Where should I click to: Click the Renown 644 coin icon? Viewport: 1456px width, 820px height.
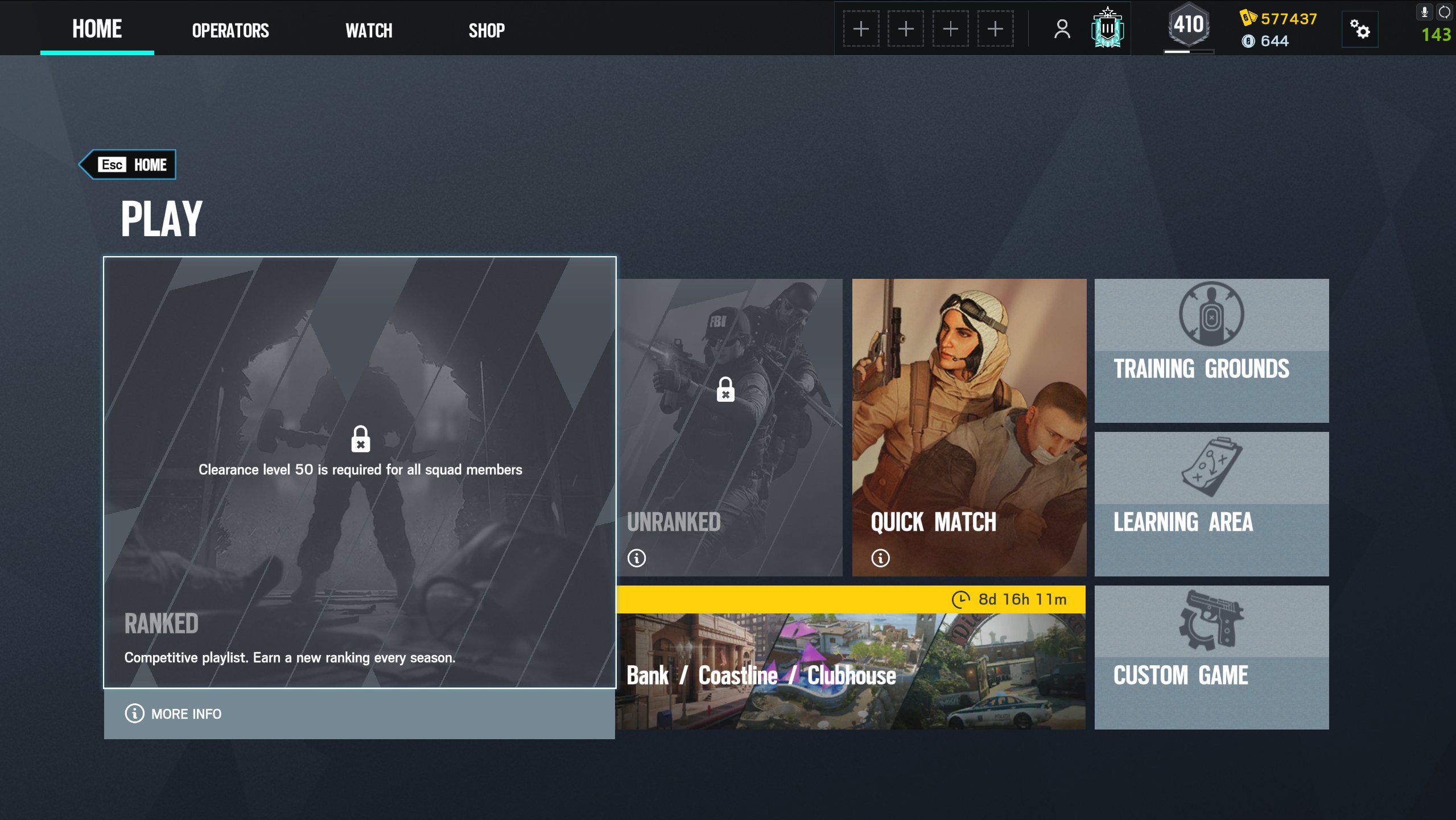[x=1247, y=40]
